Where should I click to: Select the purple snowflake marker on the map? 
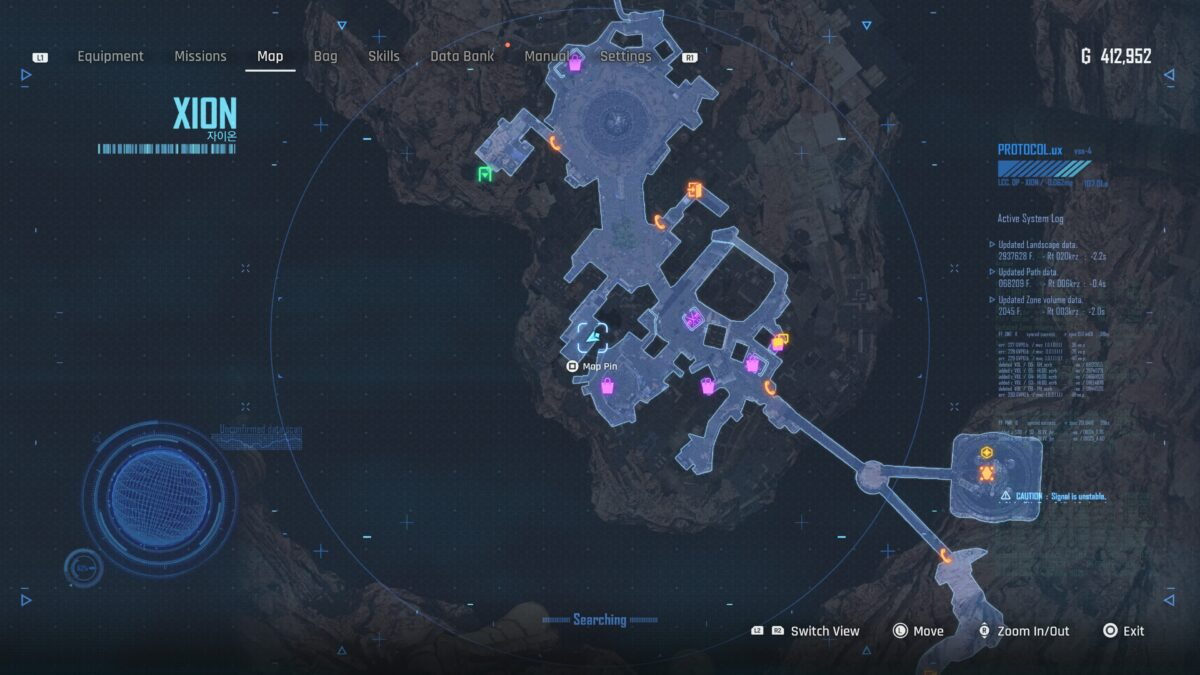pyautogui.click(x=691, y=320)
